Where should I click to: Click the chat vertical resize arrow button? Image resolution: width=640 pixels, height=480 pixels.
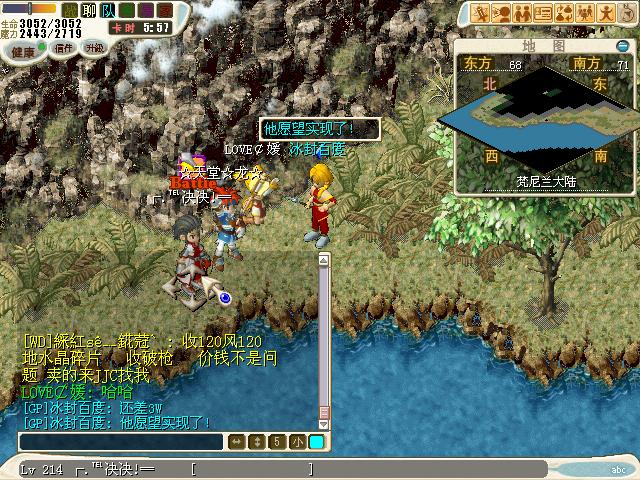pyautogui.click(x=256, y=441)
